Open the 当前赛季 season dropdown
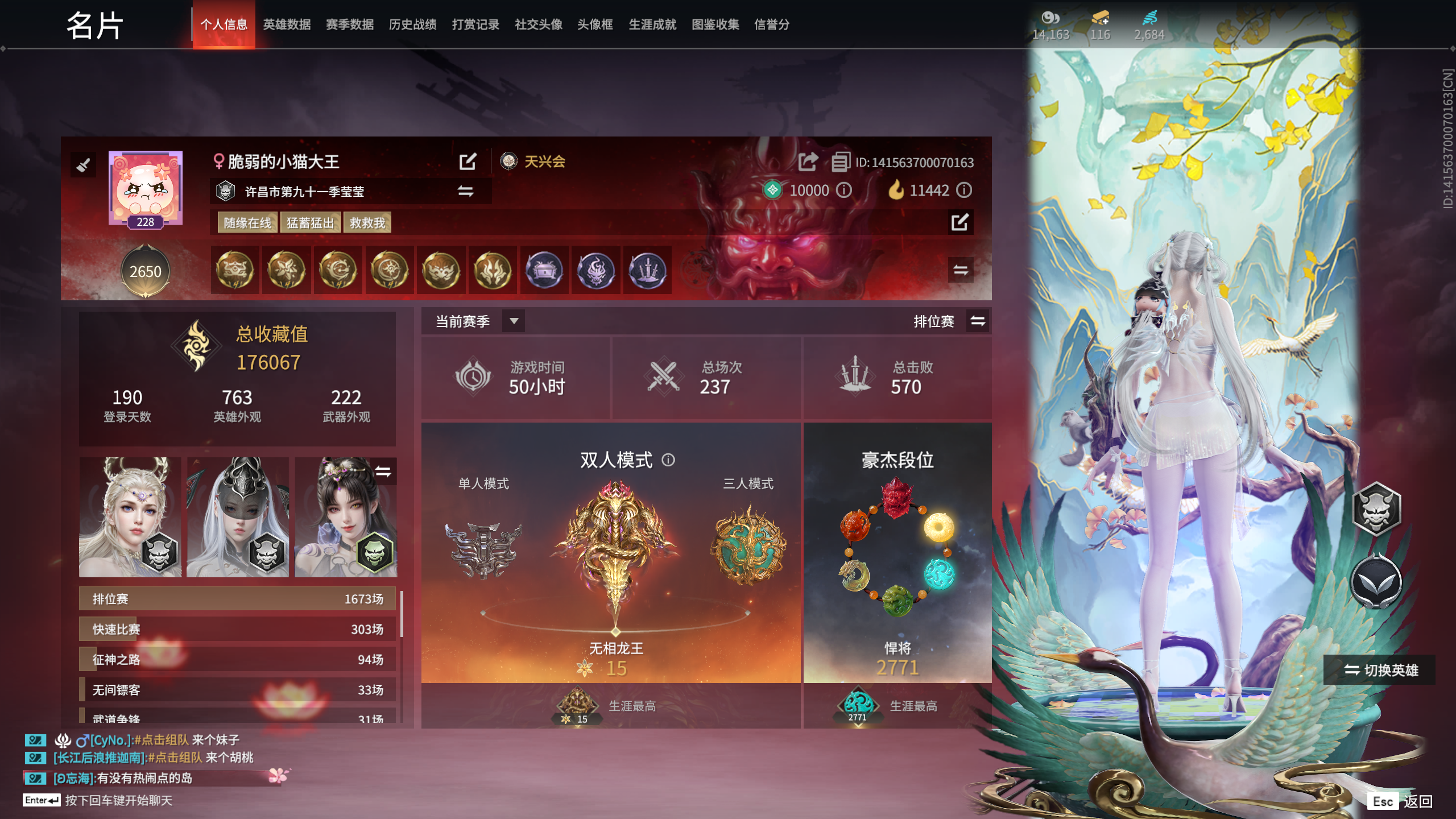Screen dimensions: 1456x819 [515, 321]
